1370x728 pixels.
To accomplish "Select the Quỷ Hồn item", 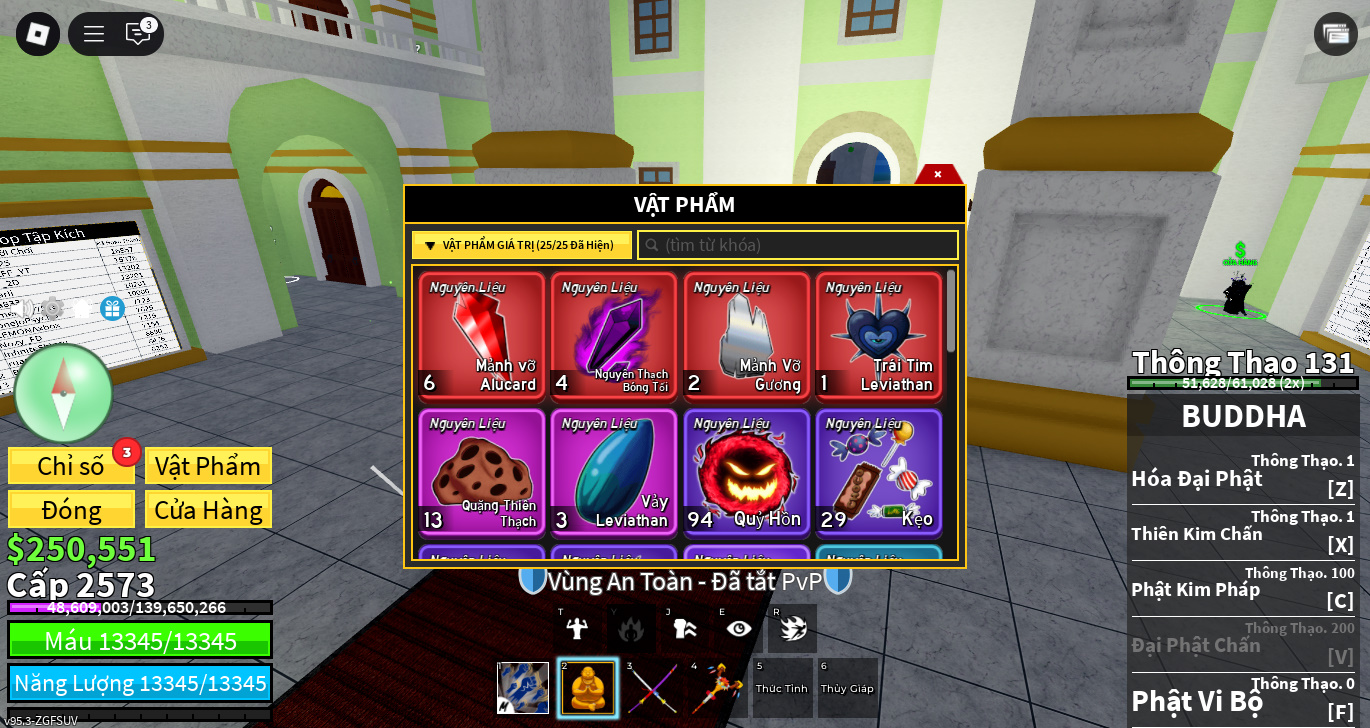I will click(746, 472).
